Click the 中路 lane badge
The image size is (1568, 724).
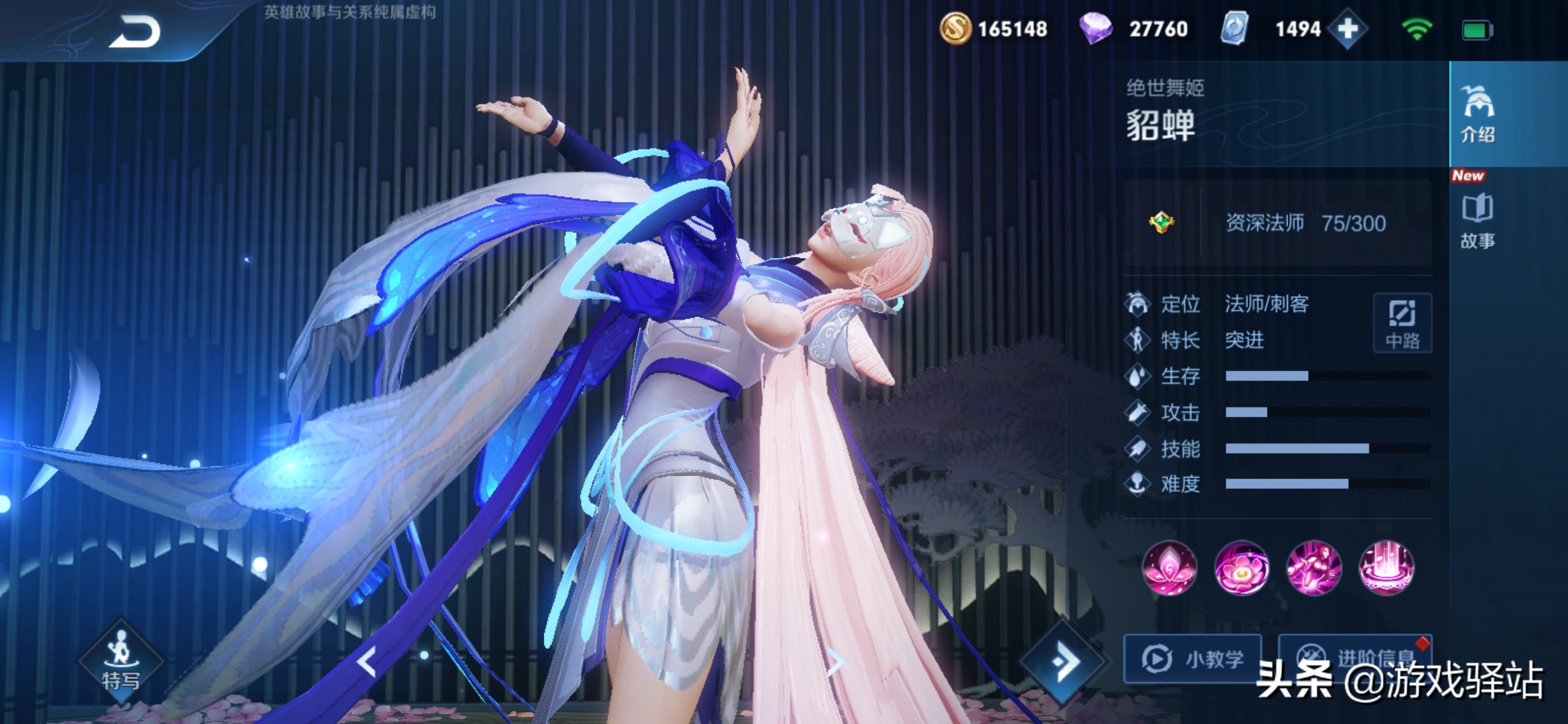(1402, 323)
